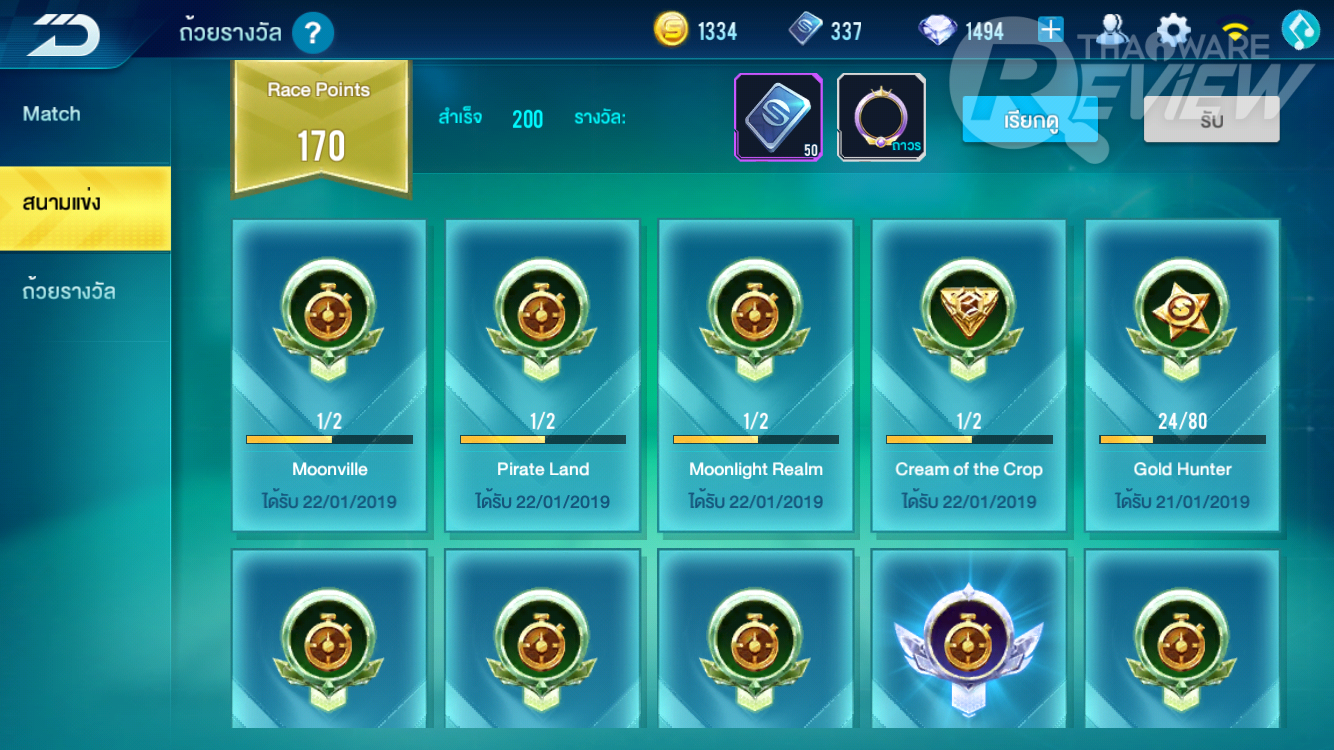
Task: Select the Pirate Land achievement card
Action: 542,375
